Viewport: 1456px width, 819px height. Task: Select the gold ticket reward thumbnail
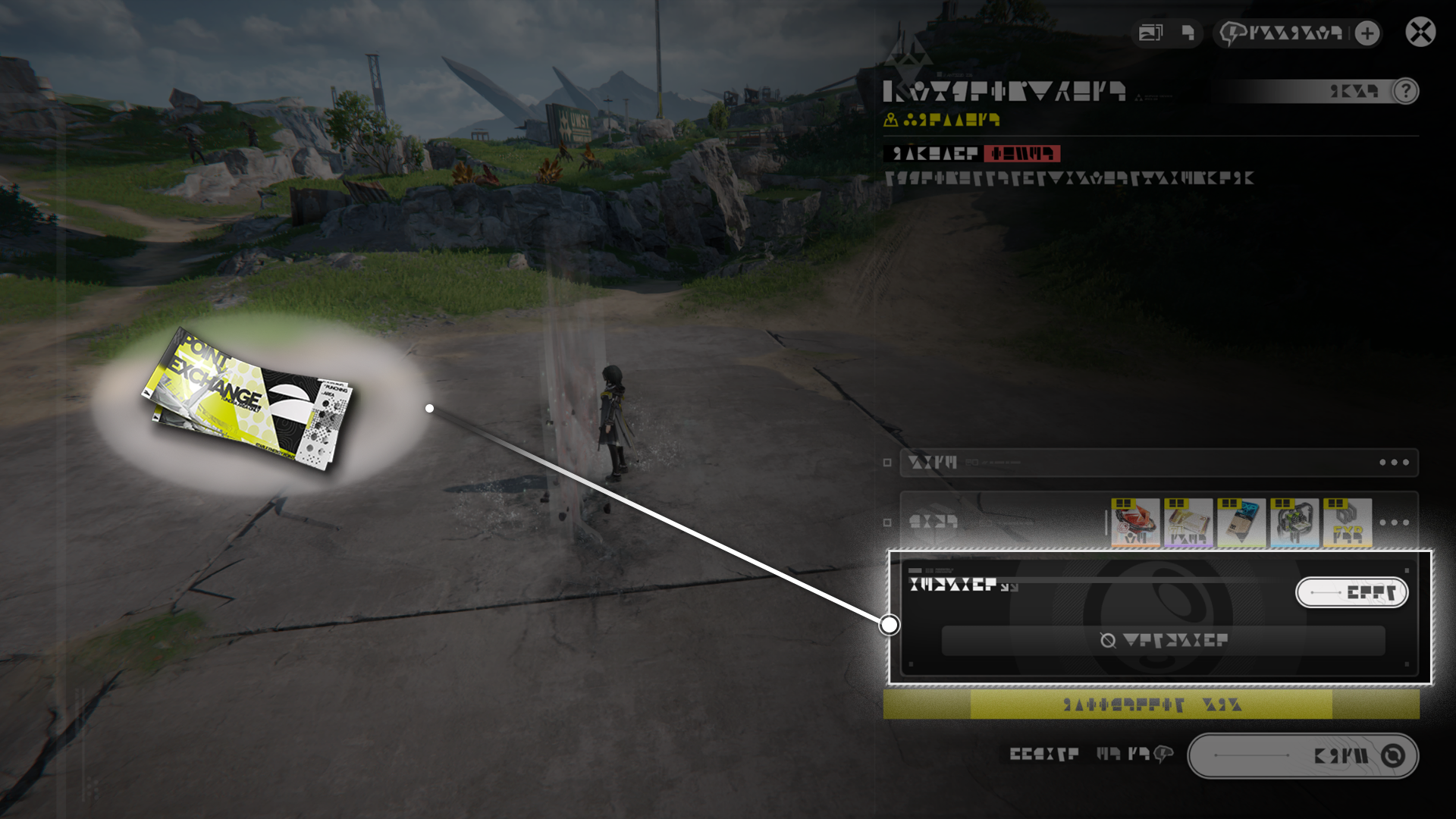point(1188,522)
